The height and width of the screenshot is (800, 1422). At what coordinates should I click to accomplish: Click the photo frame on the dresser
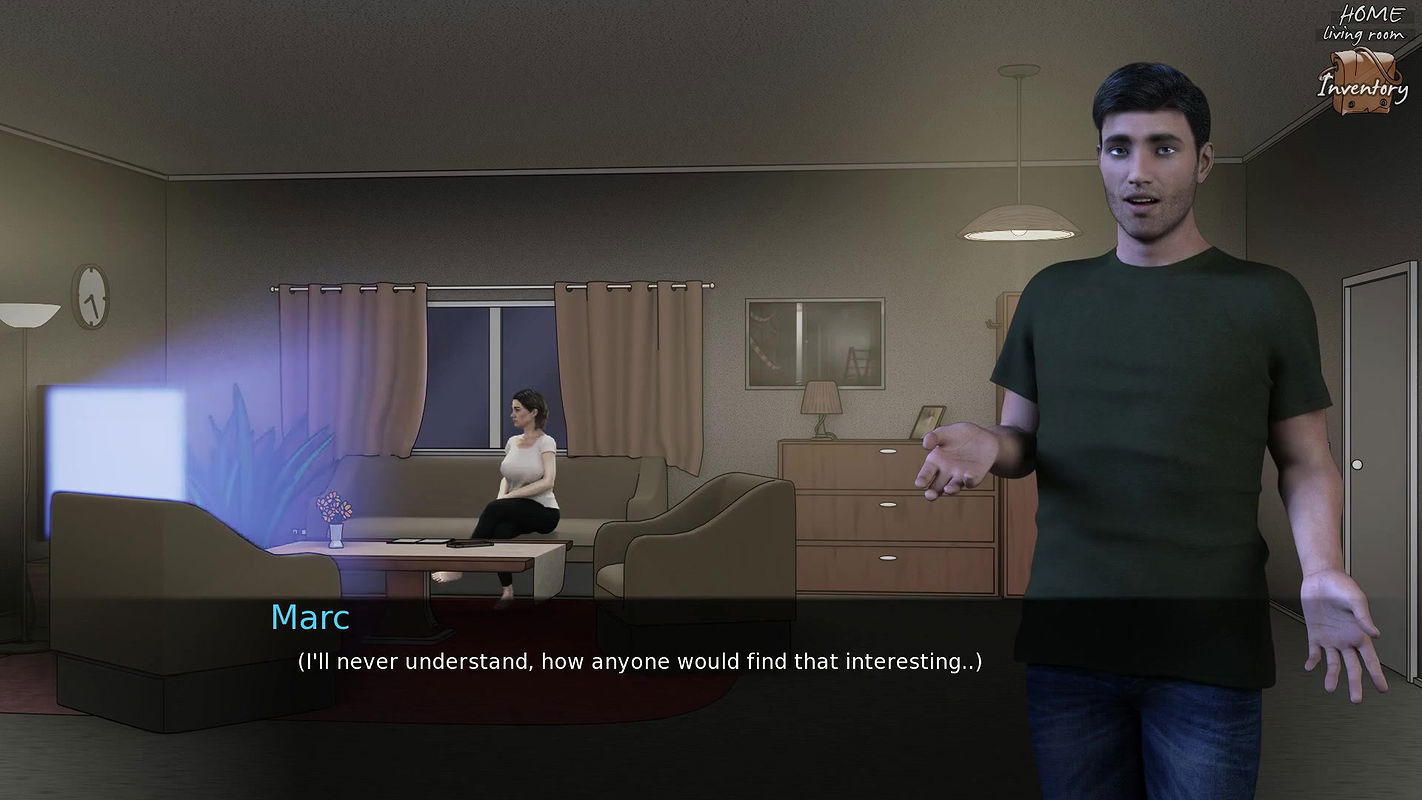click(x=928, y=420)
